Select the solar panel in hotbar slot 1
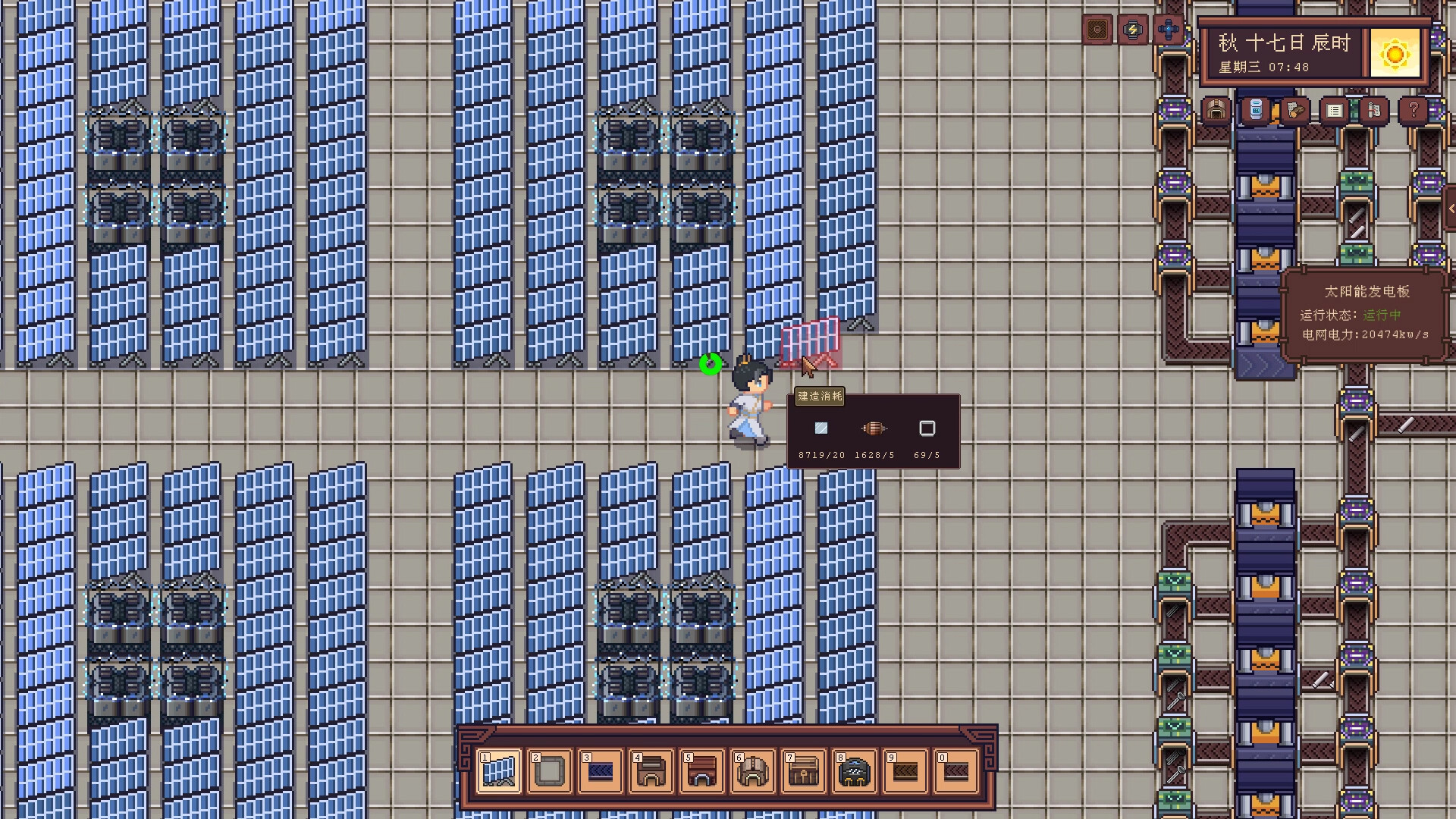The width and height of the screenshot is (1456, 819). (x=498, y=770)
